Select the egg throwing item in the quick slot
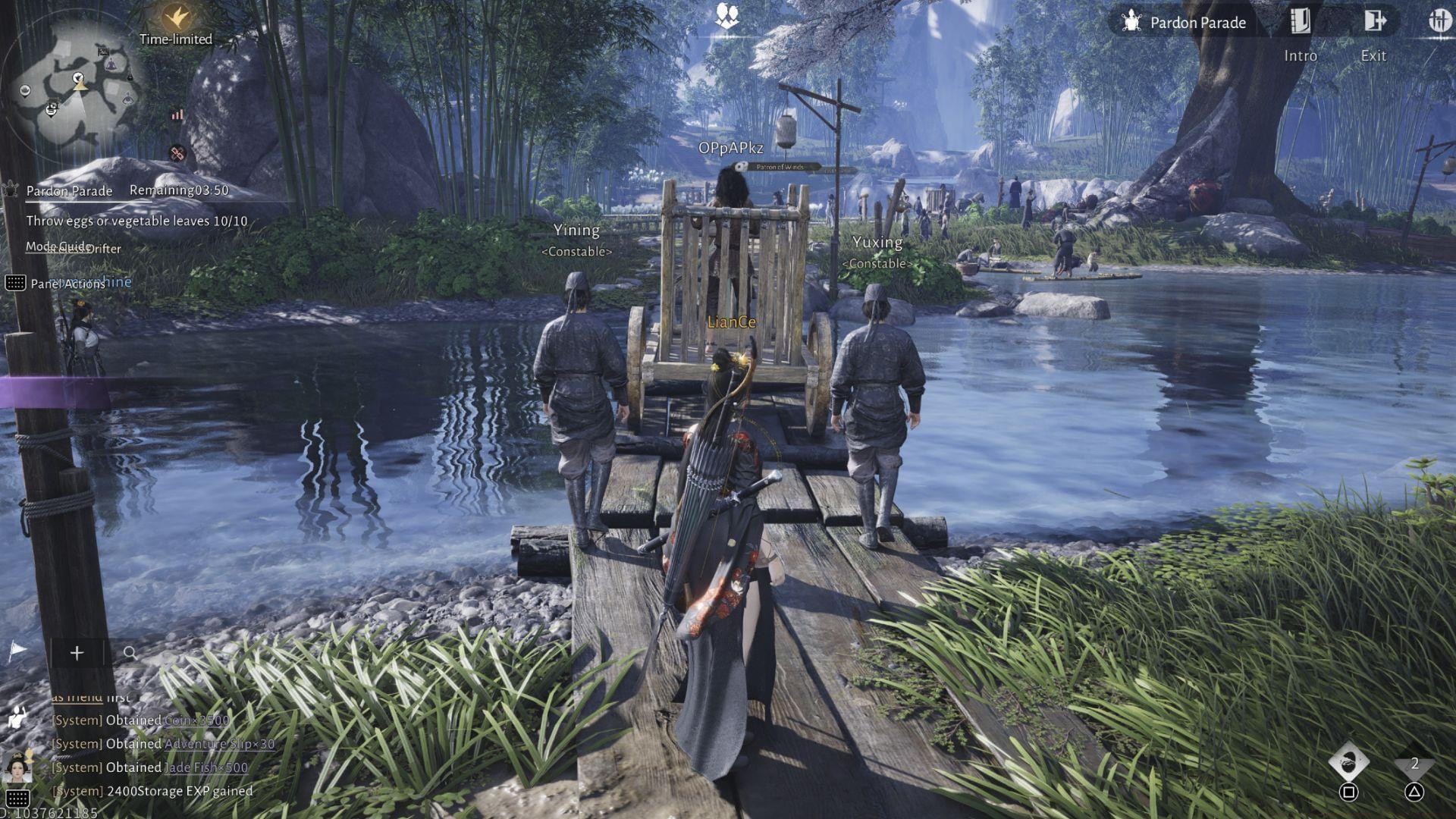1456x819 pixels. 1350,762
